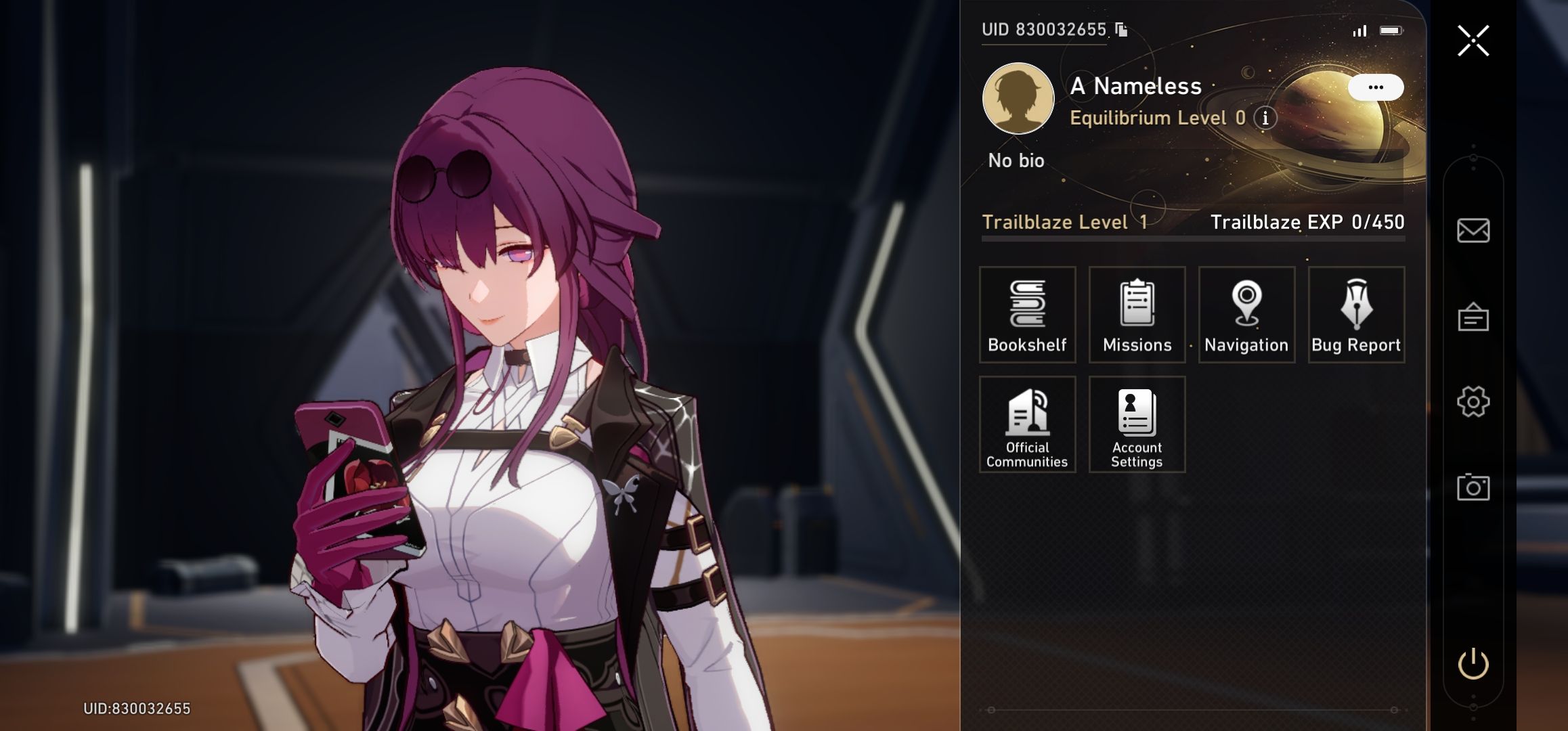Screen dimensions: 1568x731
Task: Open the Missions panel
Action: pyautogui.click(x=1137, y=315)
